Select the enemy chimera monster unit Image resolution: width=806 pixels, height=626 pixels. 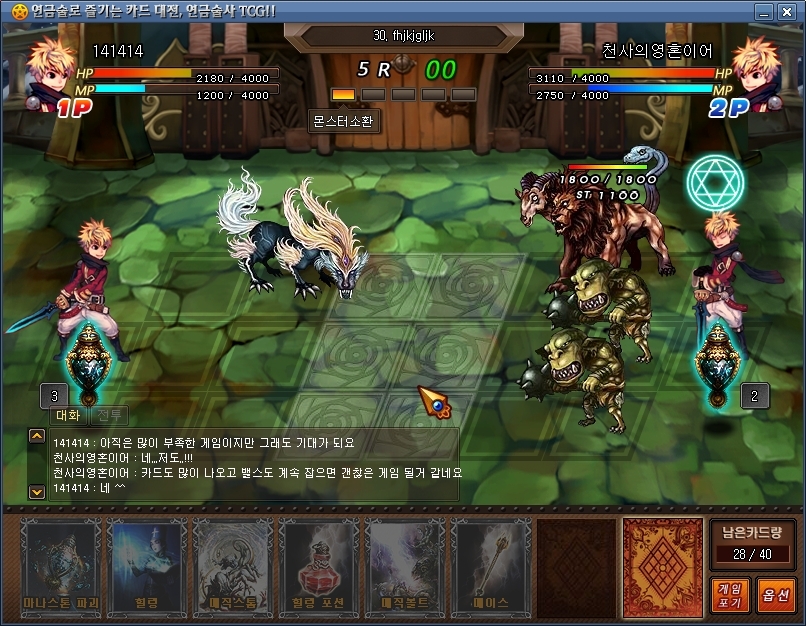[x=590, y=225]
